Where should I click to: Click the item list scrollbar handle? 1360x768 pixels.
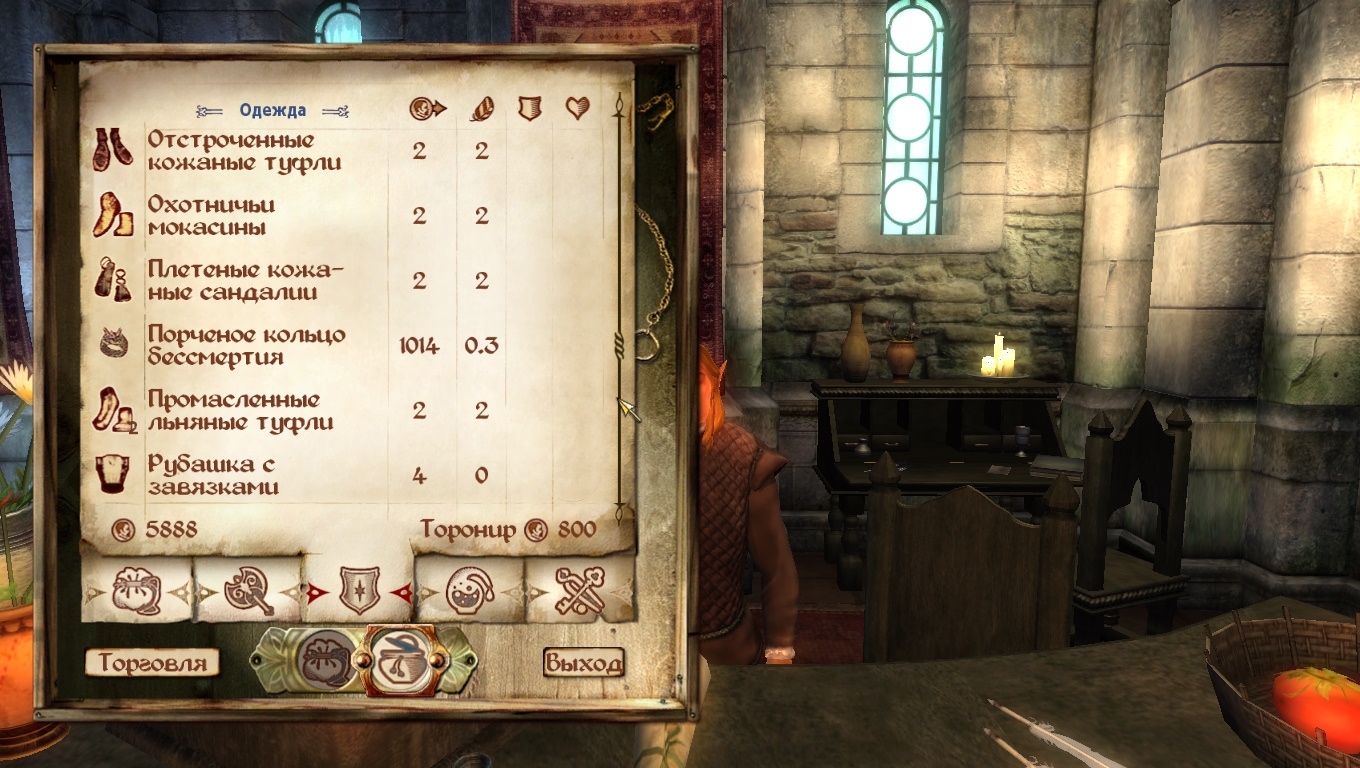coord(620,347)
